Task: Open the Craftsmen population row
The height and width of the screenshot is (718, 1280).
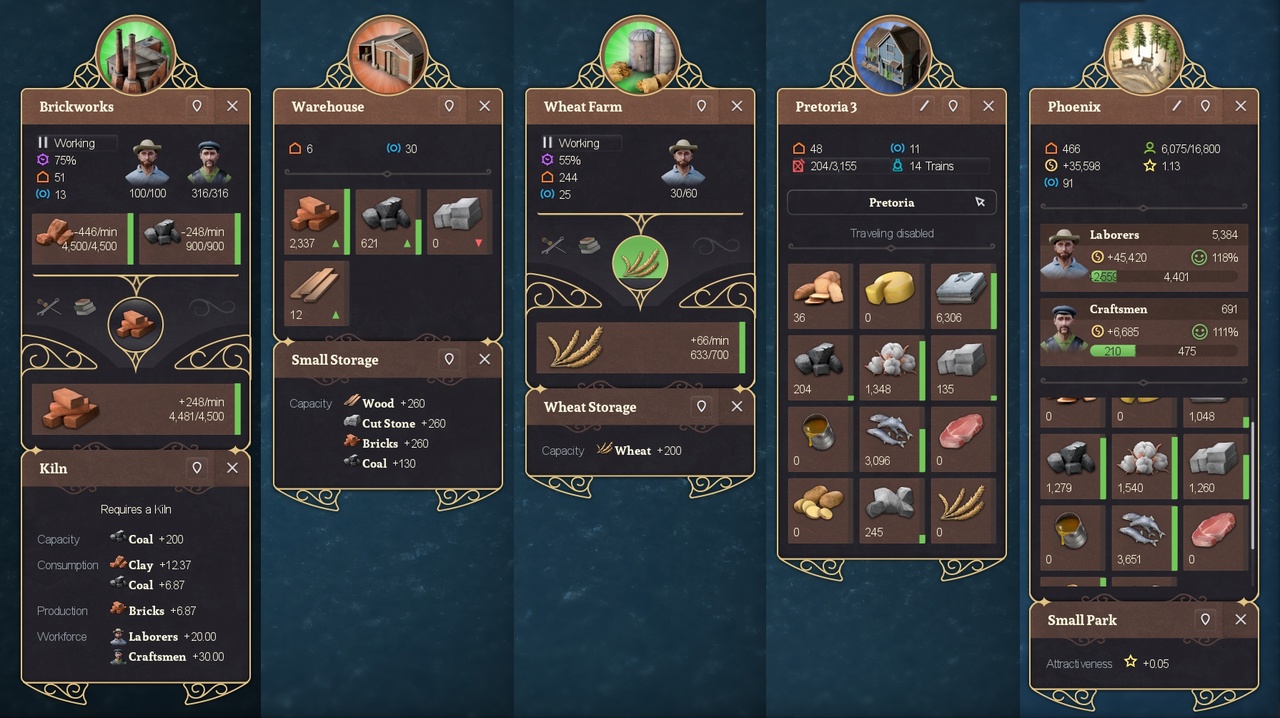Action: (1144, 329)
